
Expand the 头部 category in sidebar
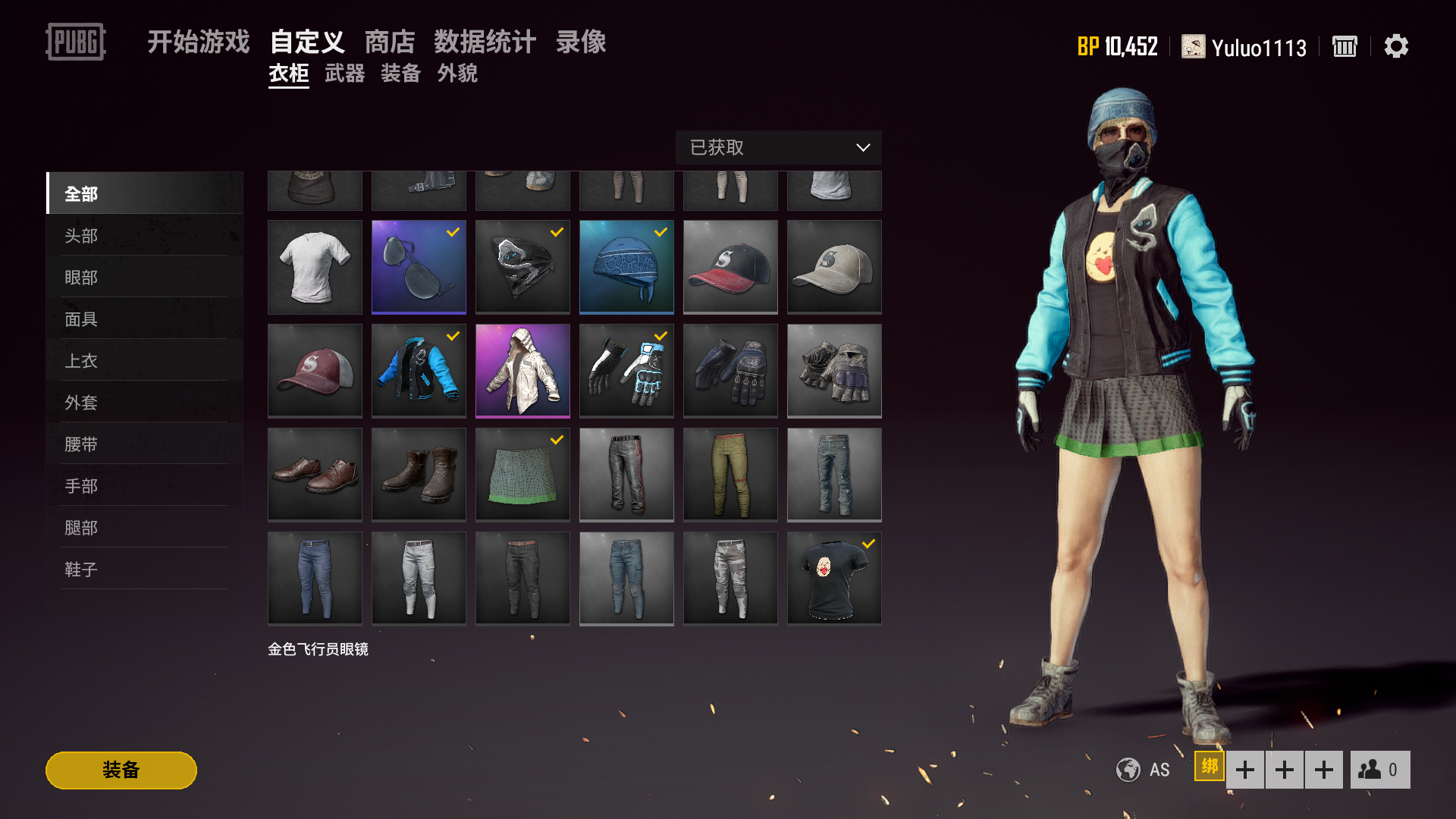(80, 235)
